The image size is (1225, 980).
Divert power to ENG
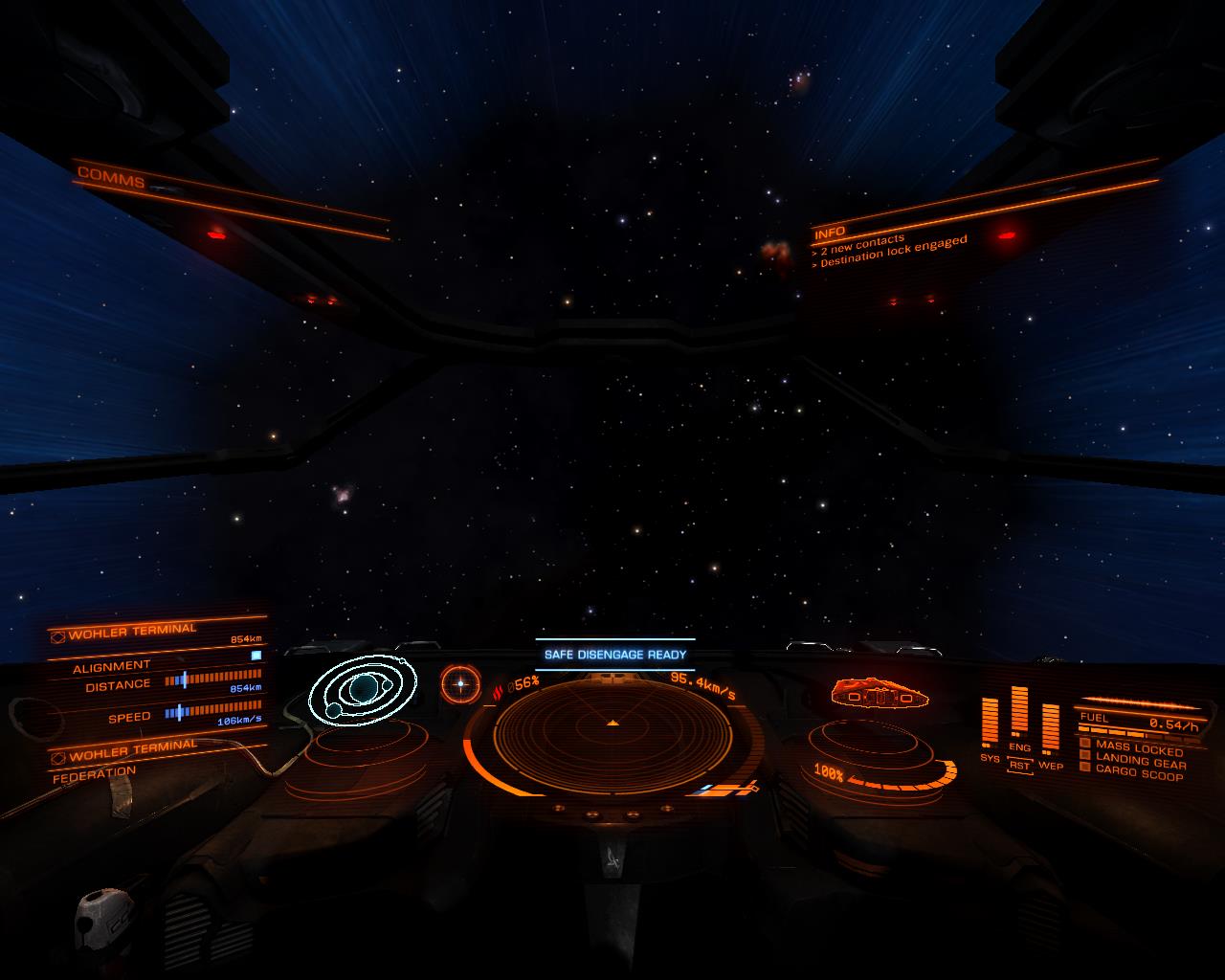click(x=1019, y=747)
